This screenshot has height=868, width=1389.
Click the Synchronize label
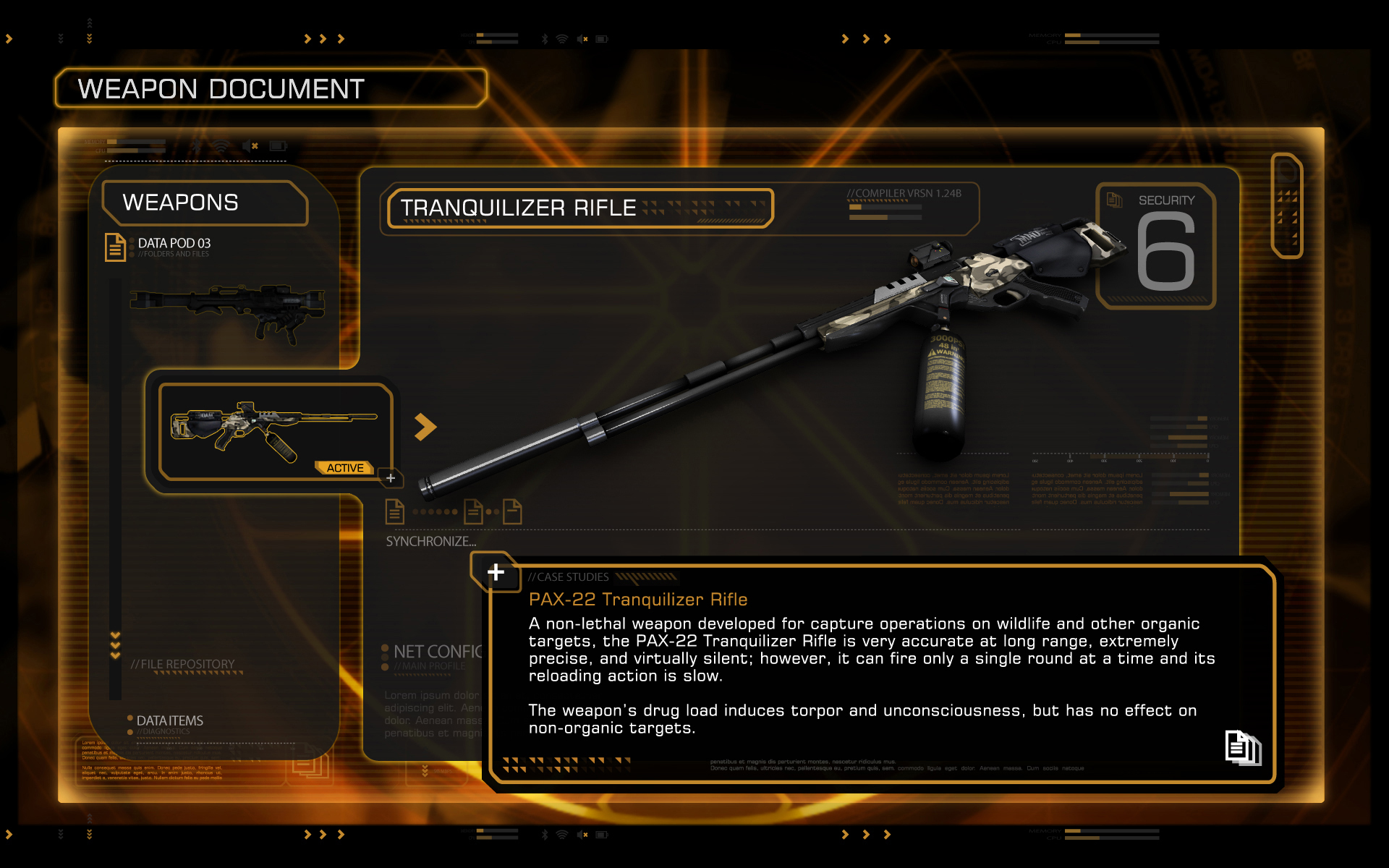click(x=431, y=541)
